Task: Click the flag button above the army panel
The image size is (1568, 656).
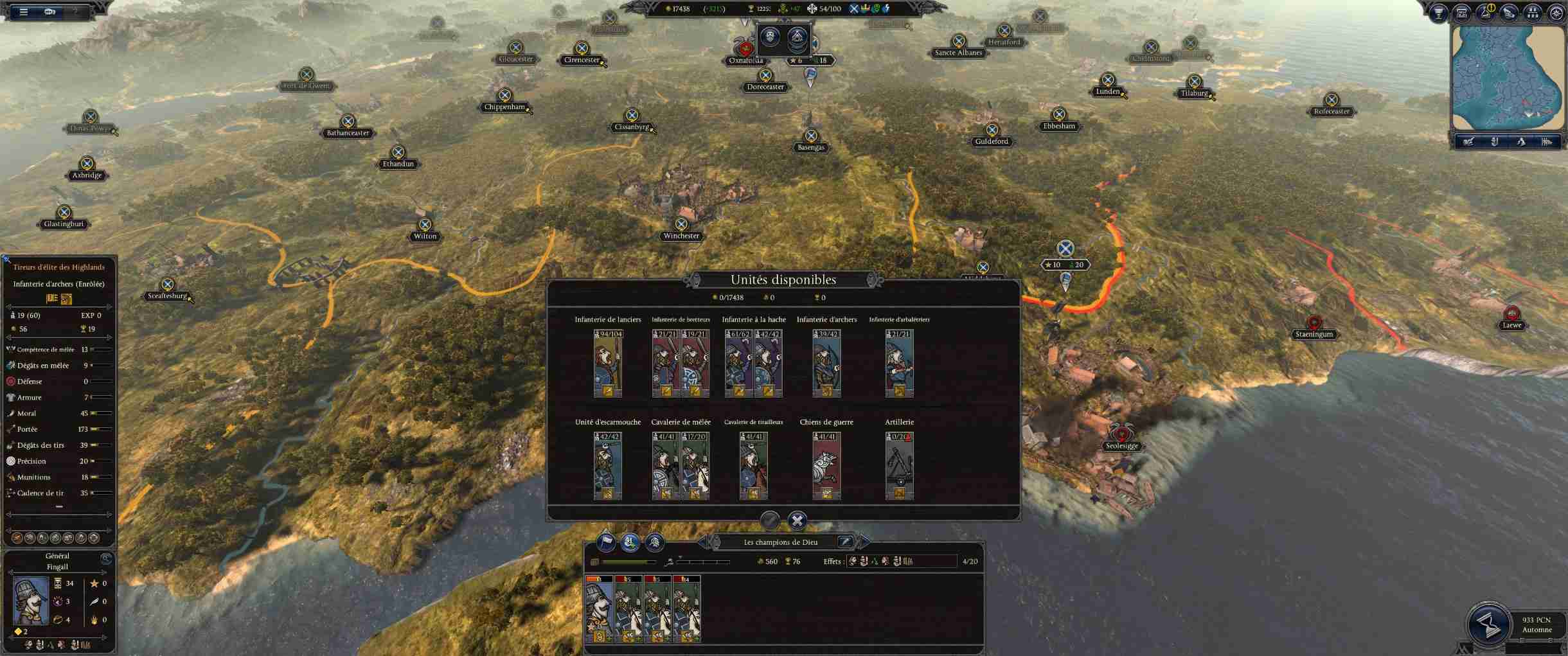Action: tap(606, 543)
